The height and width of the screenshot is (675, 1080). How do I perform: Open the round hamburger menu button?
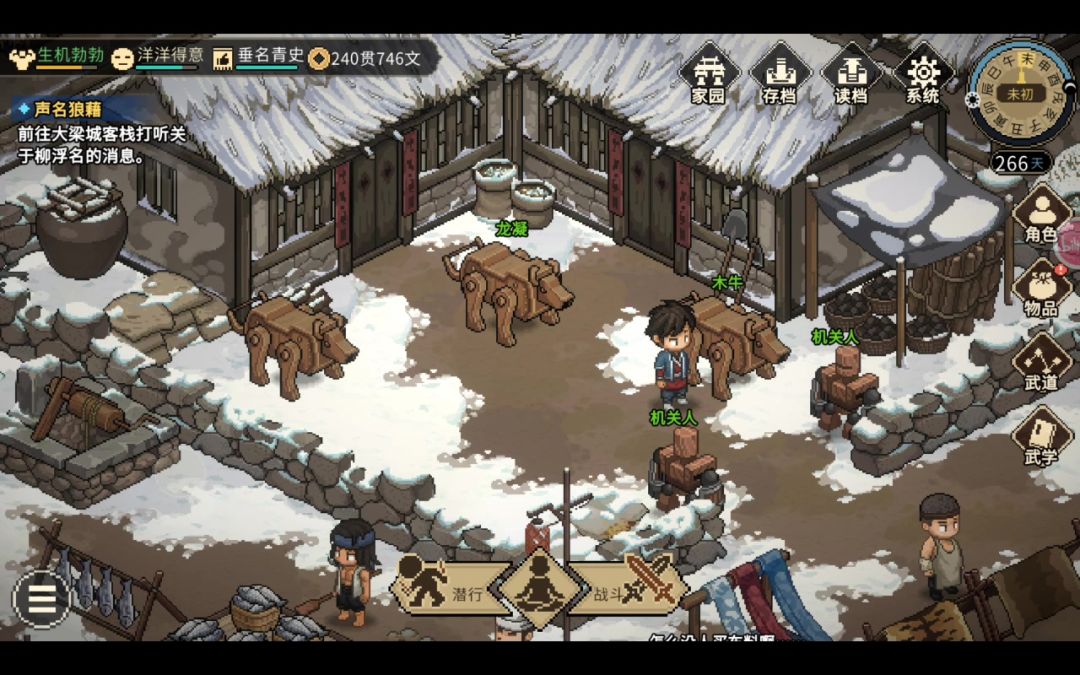[x=41, y=599]
